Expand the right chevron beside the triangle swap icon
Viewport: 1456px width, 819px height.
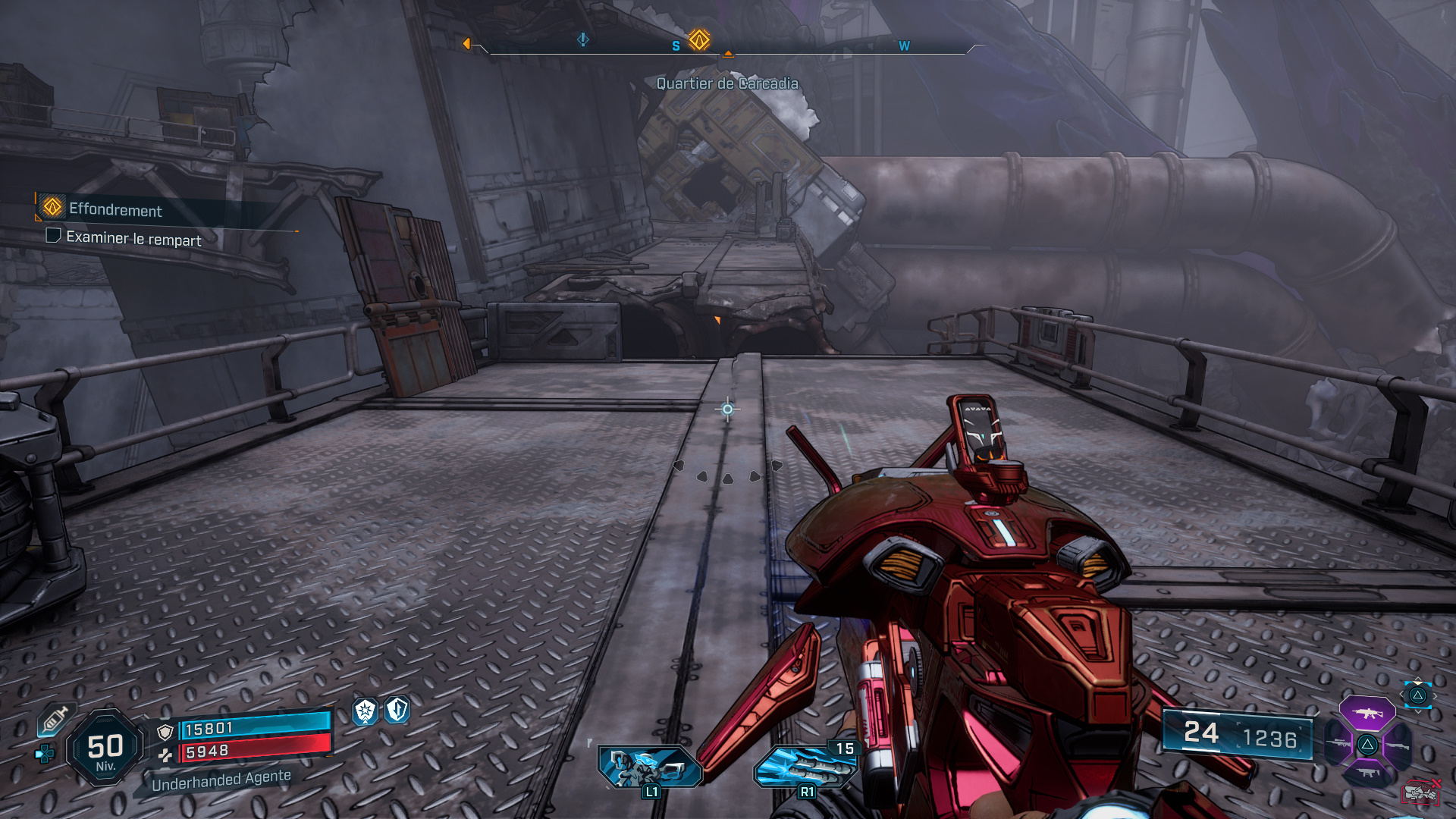1435,695
